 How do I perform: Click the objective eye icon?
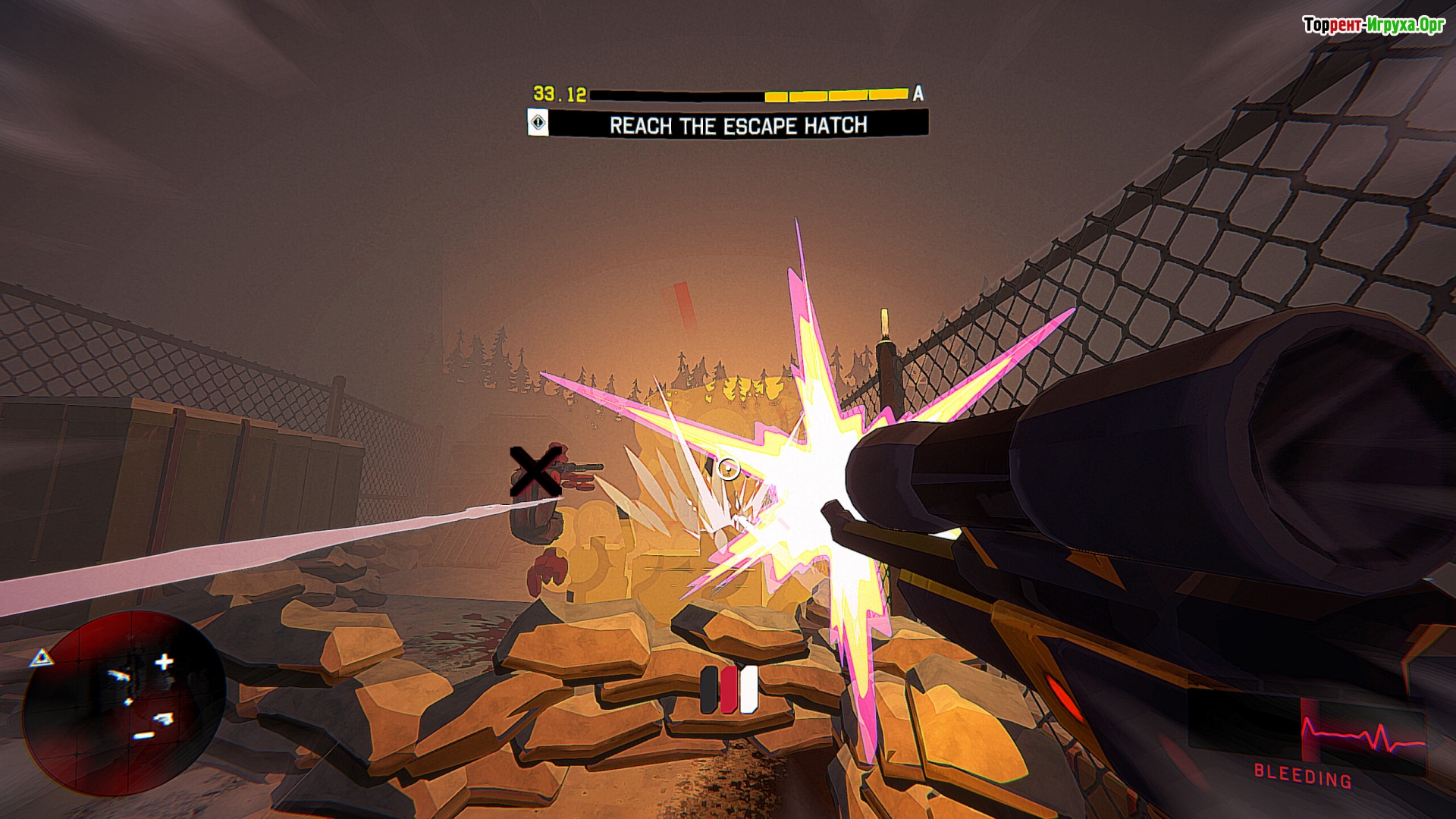click(x=538, y=123)
